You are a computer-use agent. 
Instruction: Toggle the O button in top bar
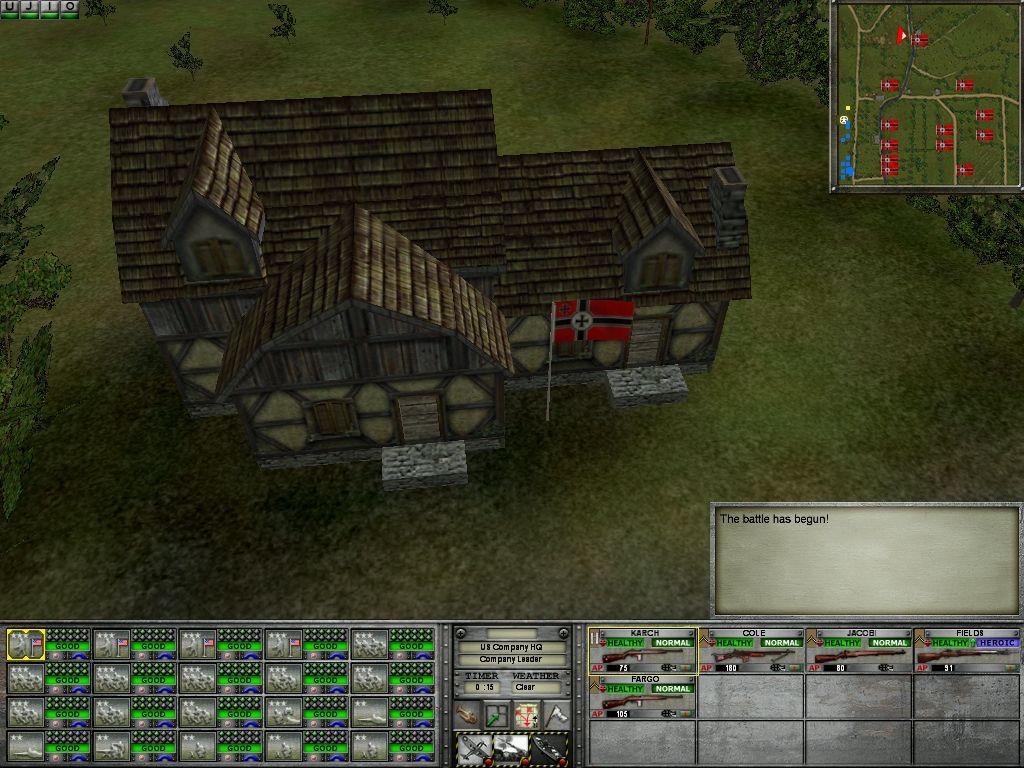tap(69, 7)
